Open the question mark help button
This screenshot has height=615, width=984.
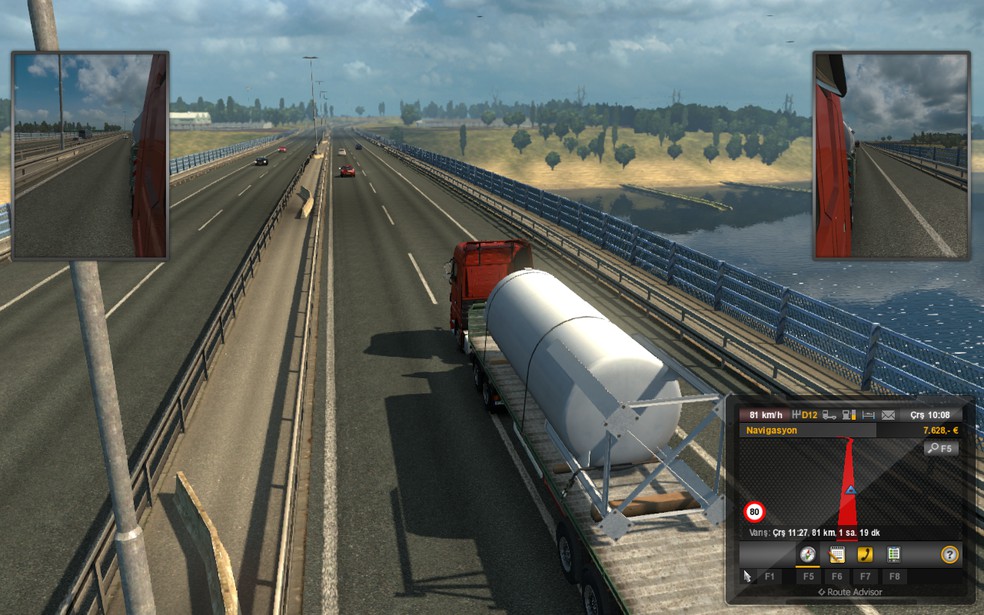tap(949, 554)
